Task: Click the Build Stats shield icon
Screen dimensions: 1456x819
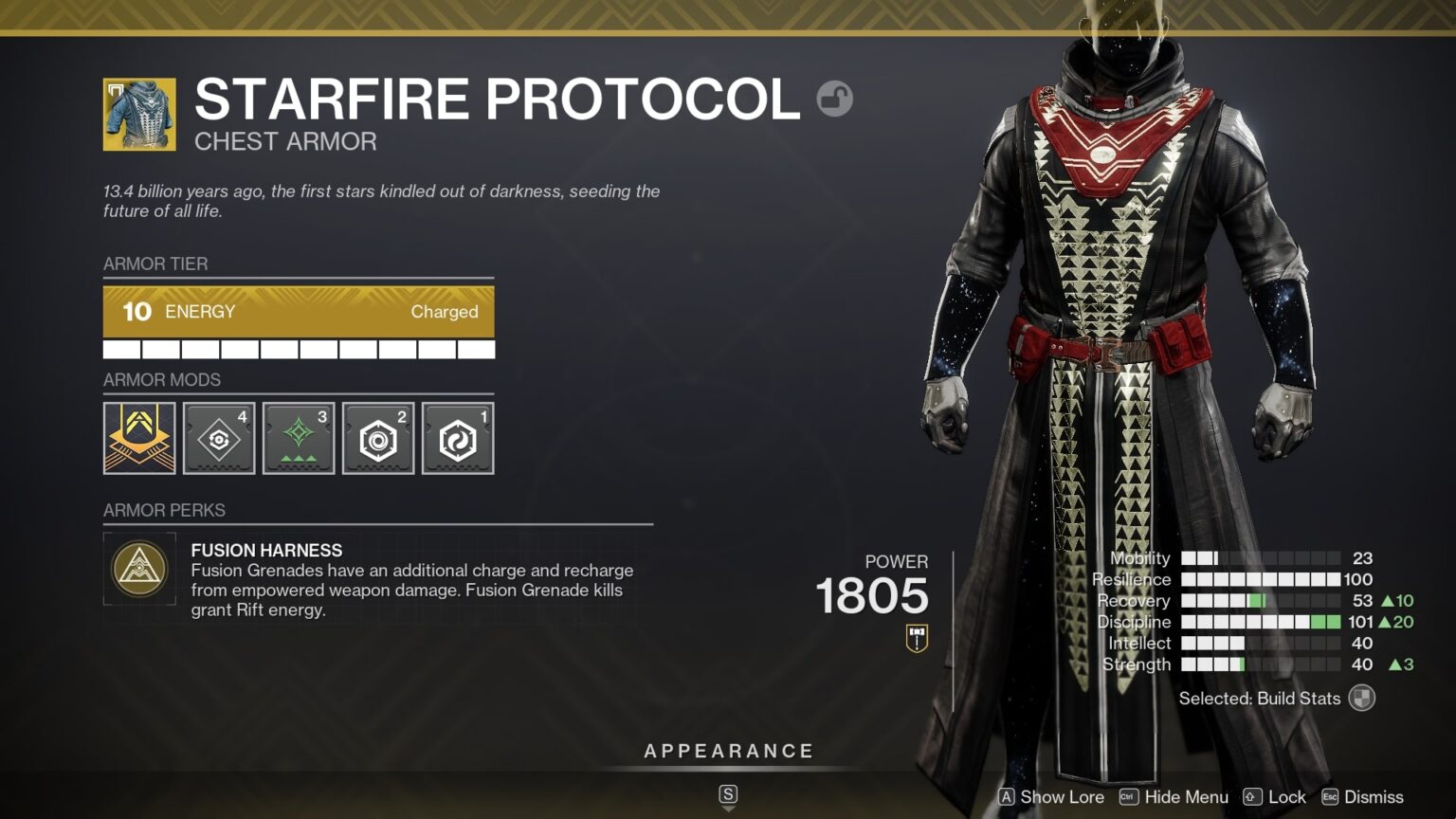Action: click(x=1362, y=698)
